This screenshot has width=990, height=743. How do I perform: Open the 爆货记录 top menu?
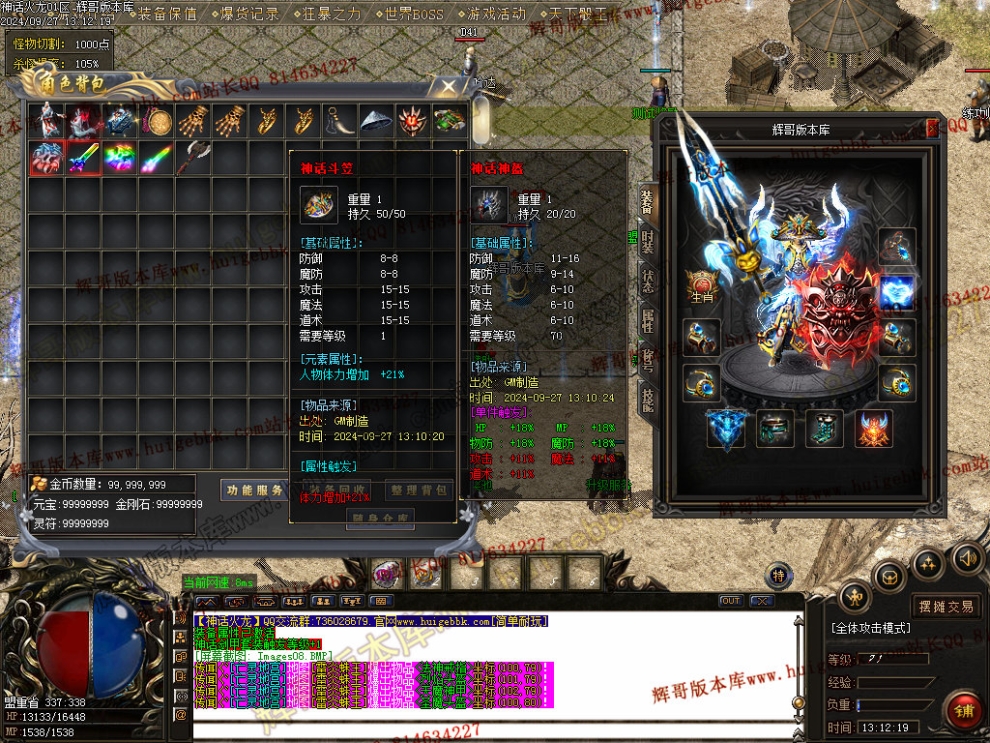click(248, 14)
